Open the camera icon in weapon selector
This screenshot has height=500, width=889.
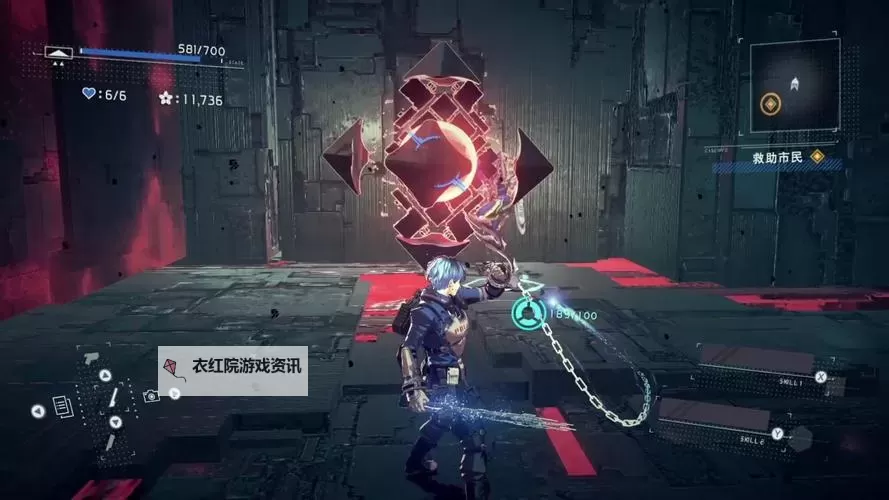coord(150,395)
